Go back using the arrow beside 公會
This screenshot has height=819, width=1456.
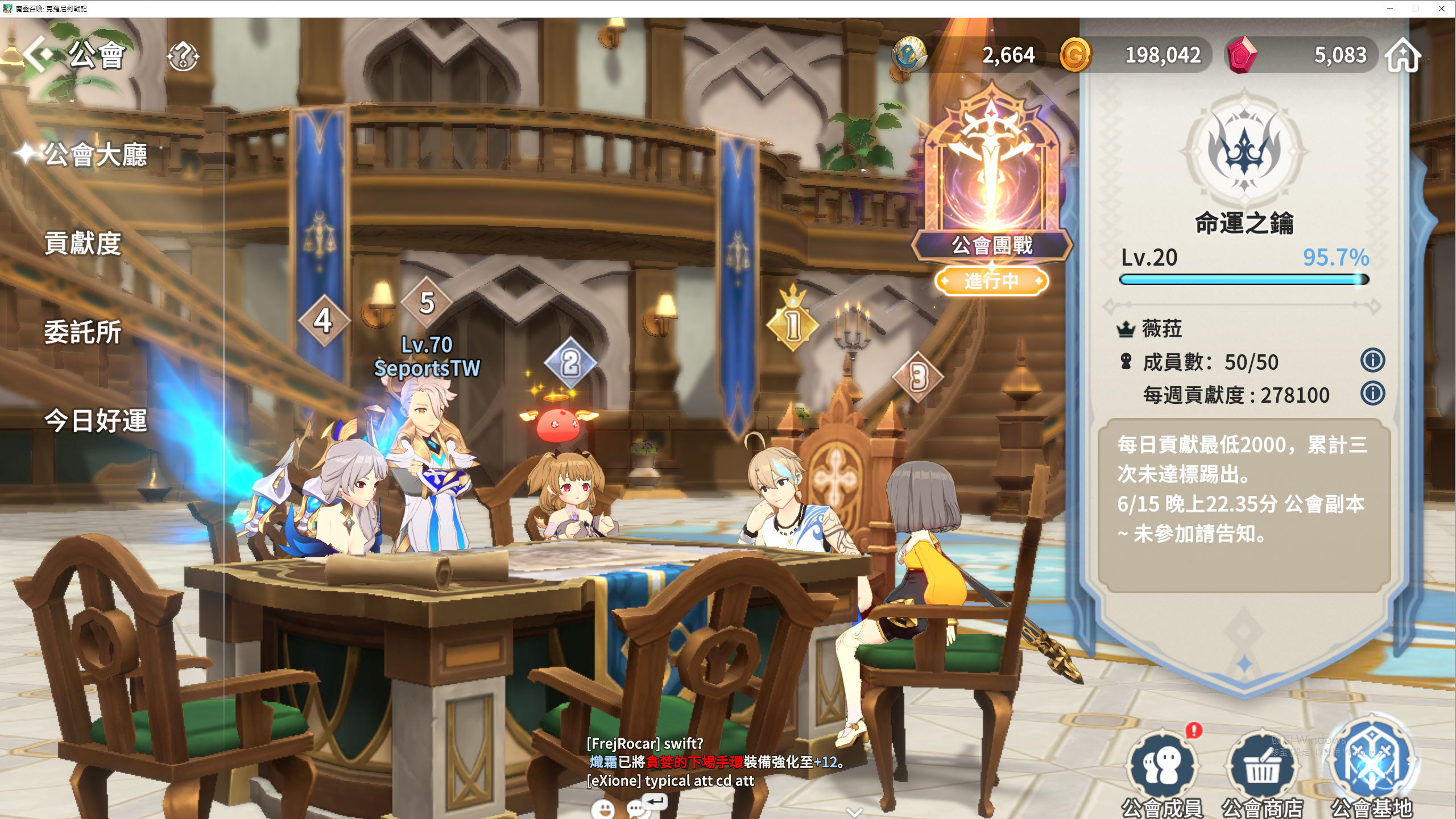38,54
